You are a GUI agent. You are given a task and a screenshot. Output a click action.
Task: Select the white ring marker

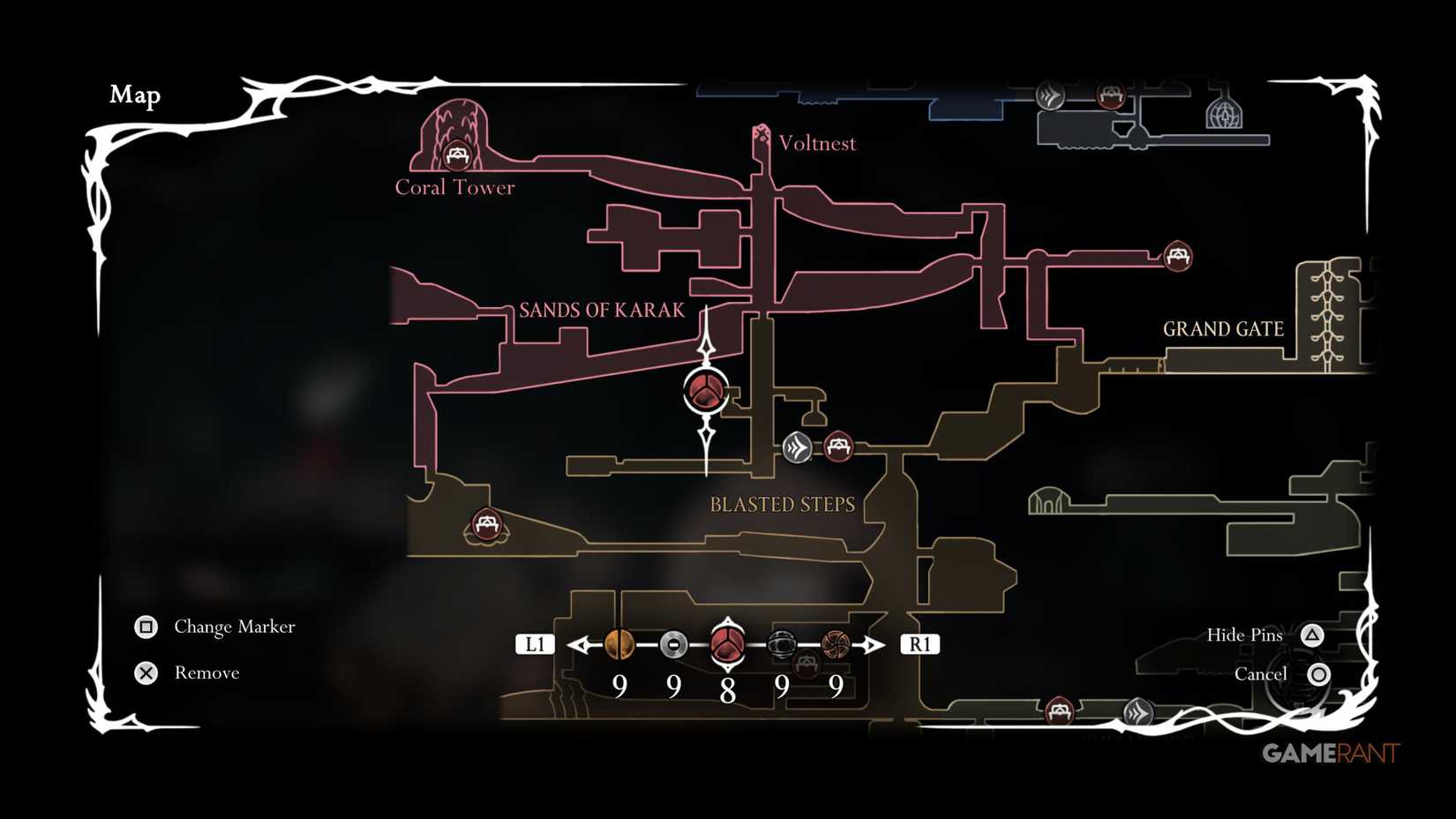pos(672,644)
